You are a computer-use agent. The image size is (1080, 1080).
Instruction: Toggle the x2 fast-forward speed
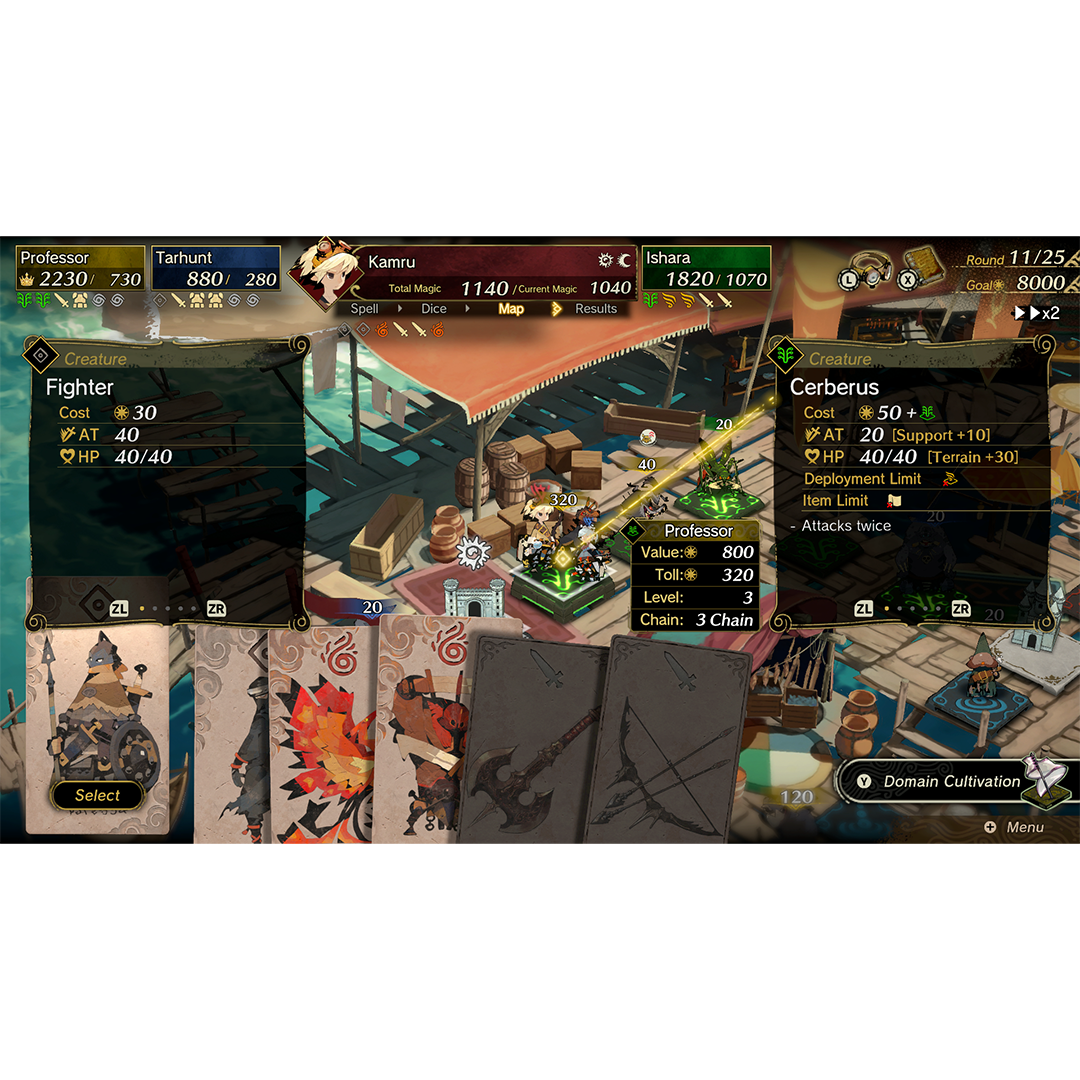pos(1037,313)
